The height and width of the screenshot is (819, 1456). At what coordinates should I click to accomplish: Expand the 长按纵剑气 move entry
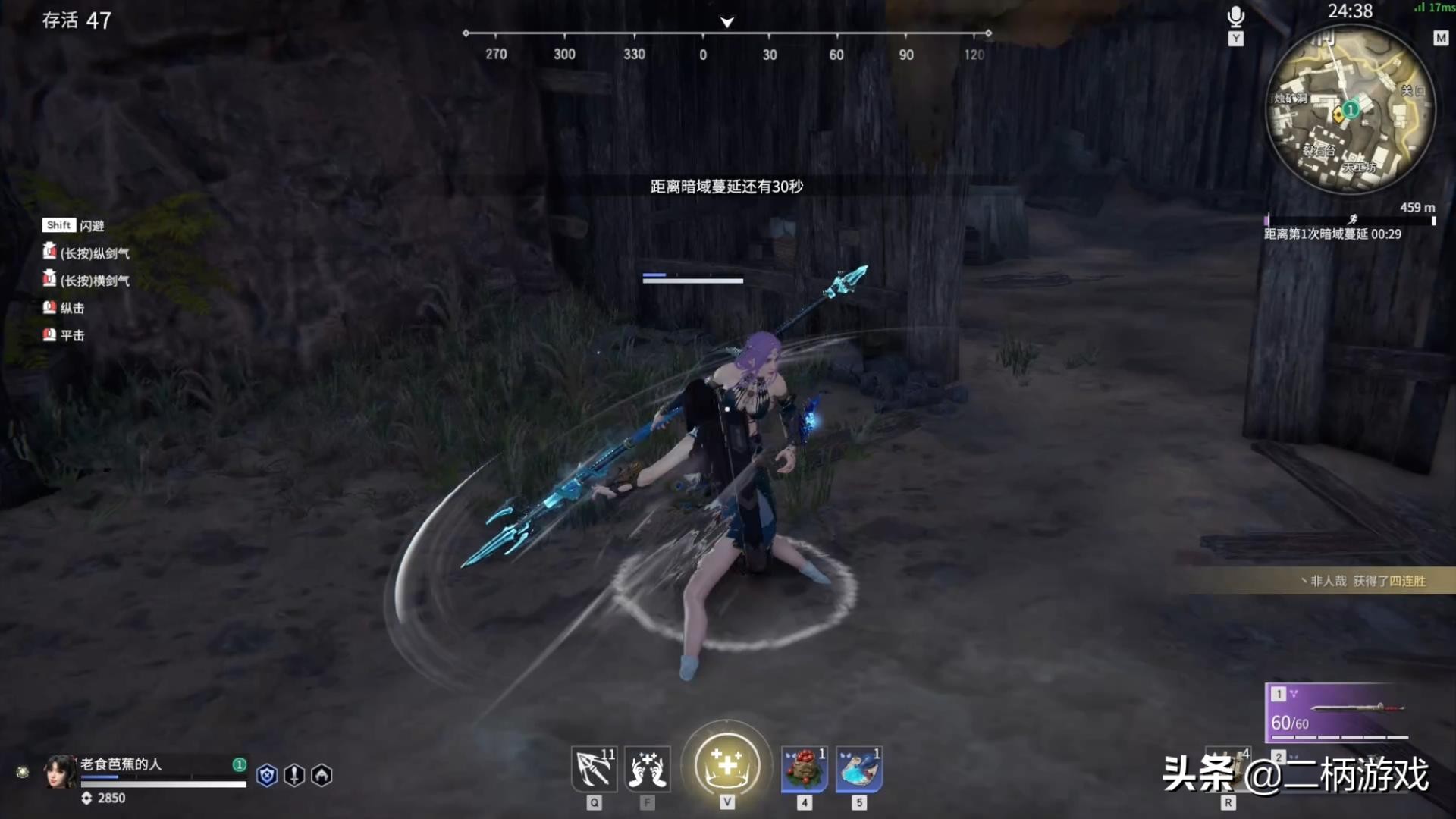(87, 253)
